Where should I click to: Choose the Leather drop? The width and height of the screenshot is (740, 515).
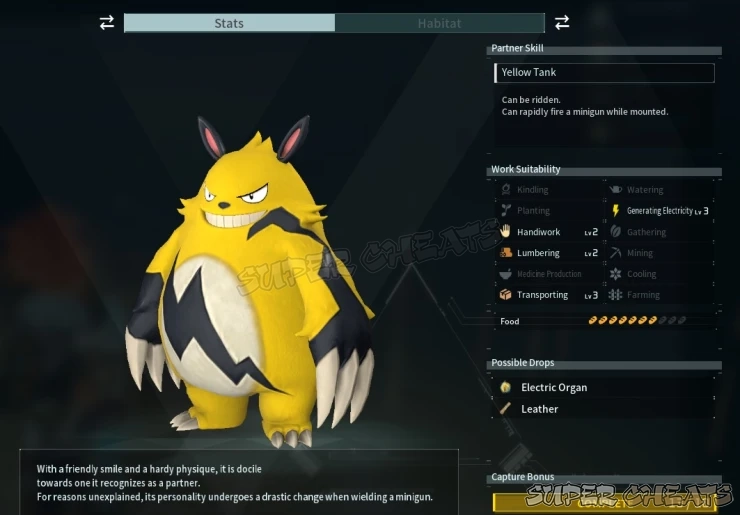point(539,409)
